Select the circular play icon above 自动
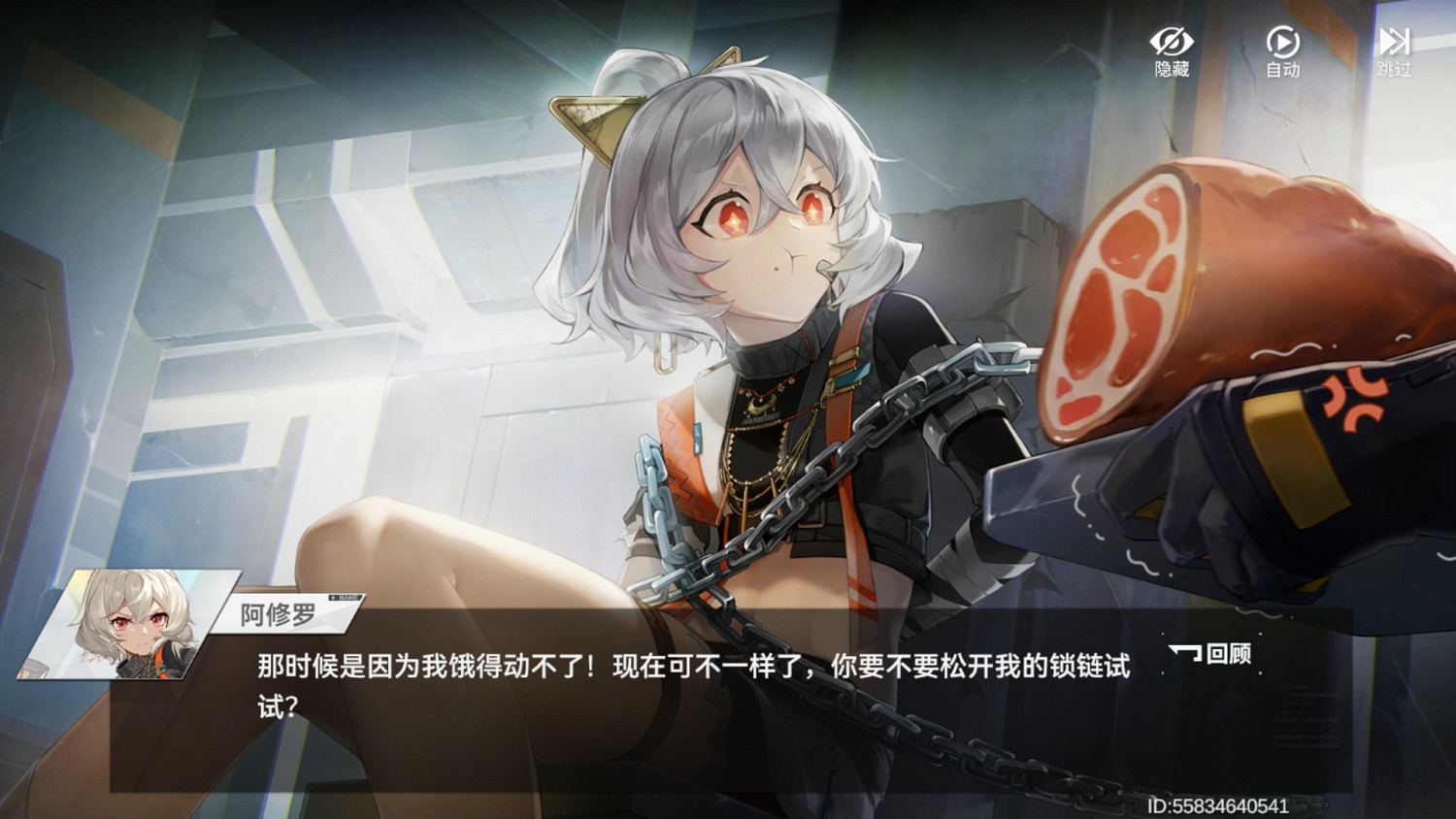 [x=1281, y=41]
